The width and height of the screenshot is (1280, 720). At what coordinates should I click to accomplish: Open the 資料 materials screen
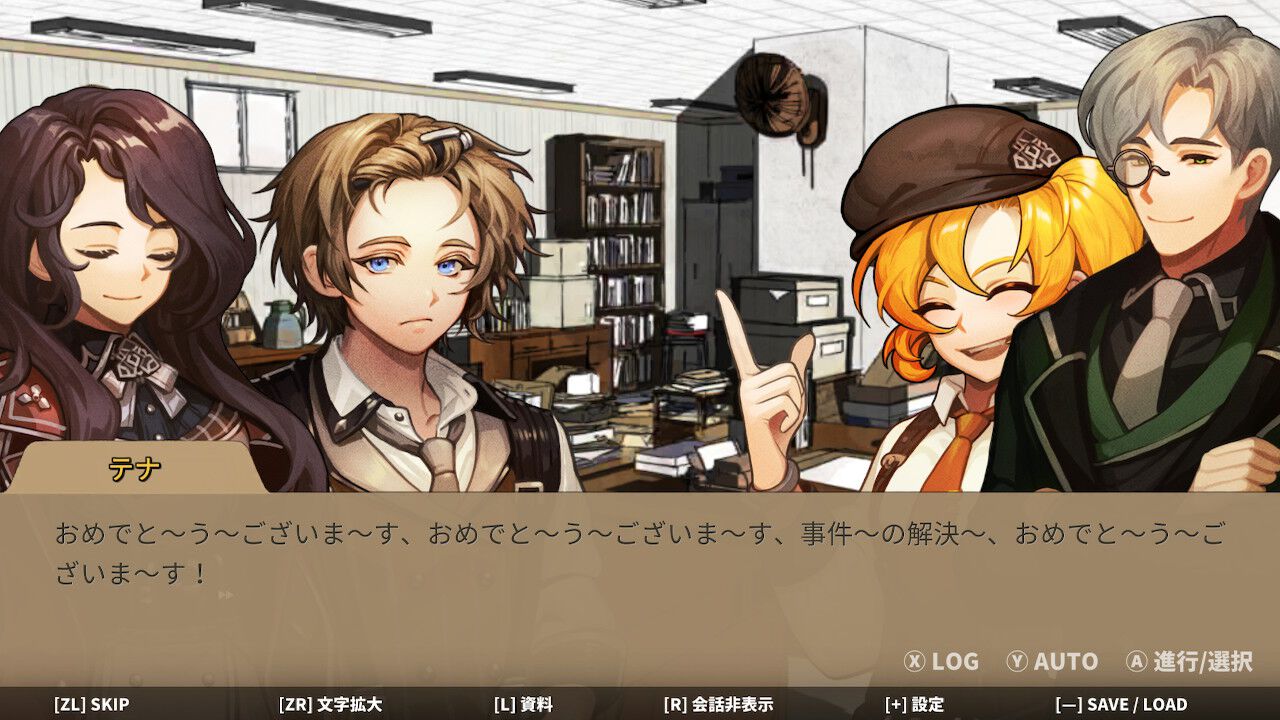pyautogui.click(x=523, y=704)
